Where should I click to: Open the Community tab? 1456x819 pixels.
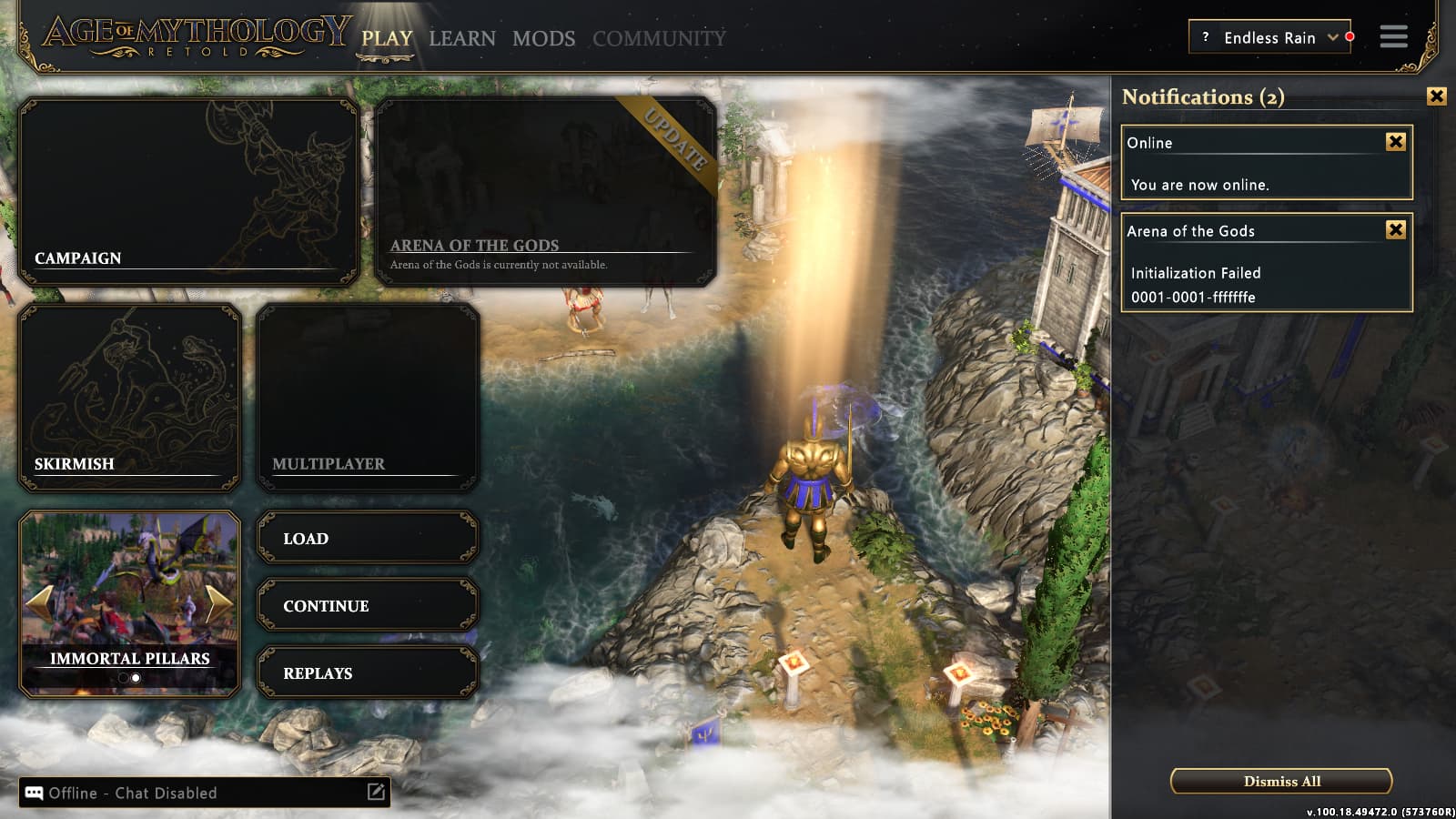(659, 38)
